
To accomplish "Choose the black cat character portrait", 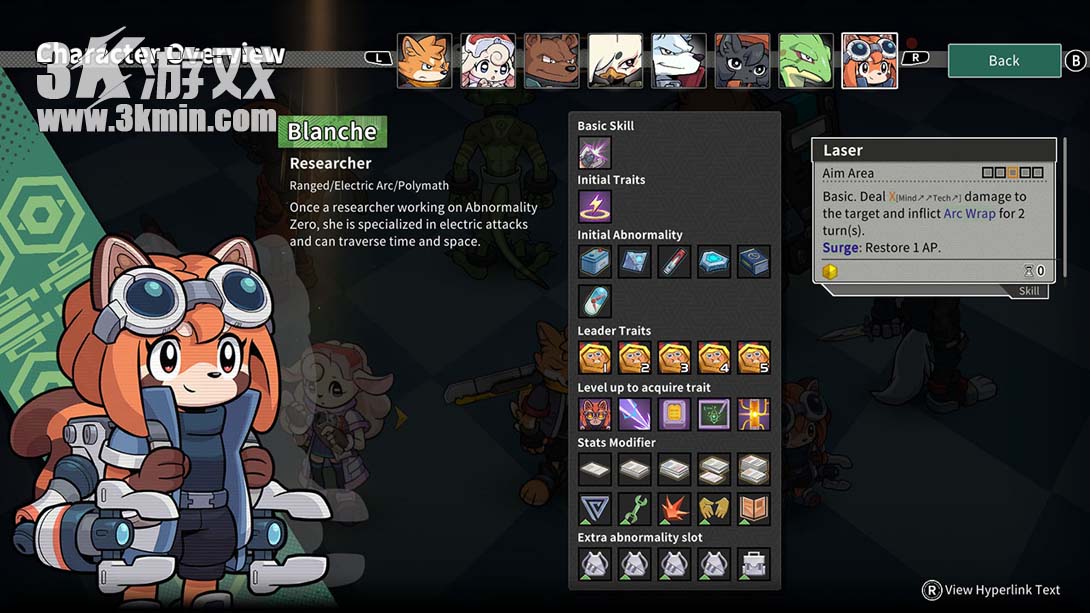I will (x=742, y=61).
